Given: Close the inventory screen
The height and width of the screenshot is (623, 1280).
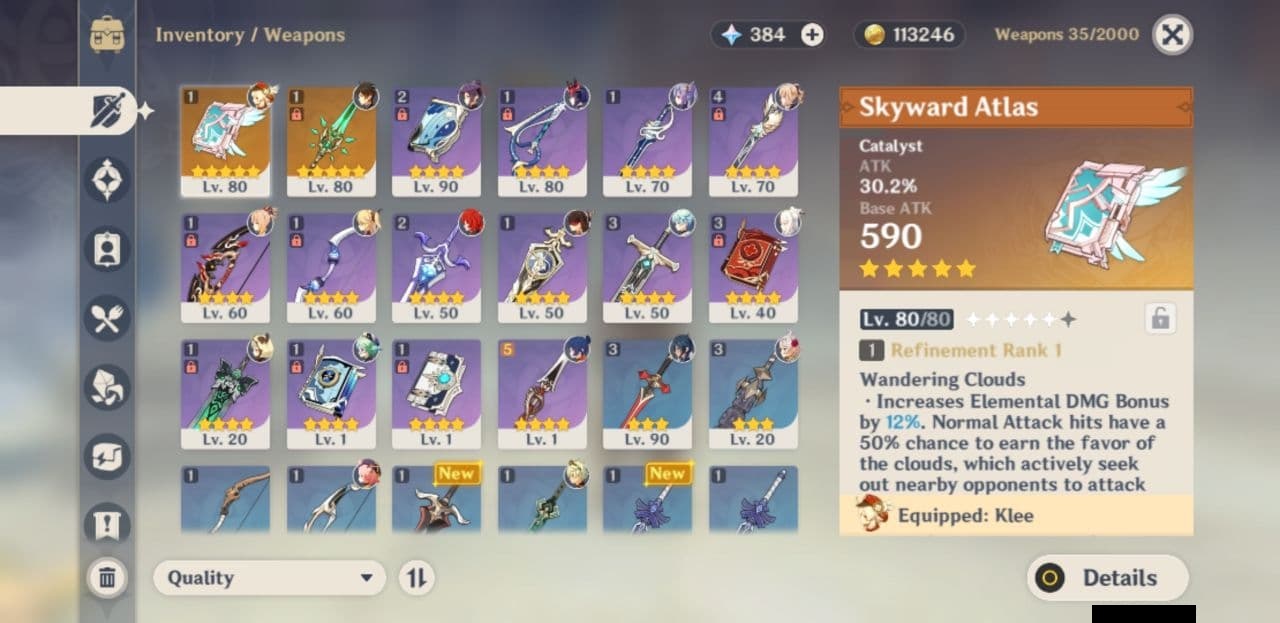Looking at the screenshot, I should tap(1172, 35).
